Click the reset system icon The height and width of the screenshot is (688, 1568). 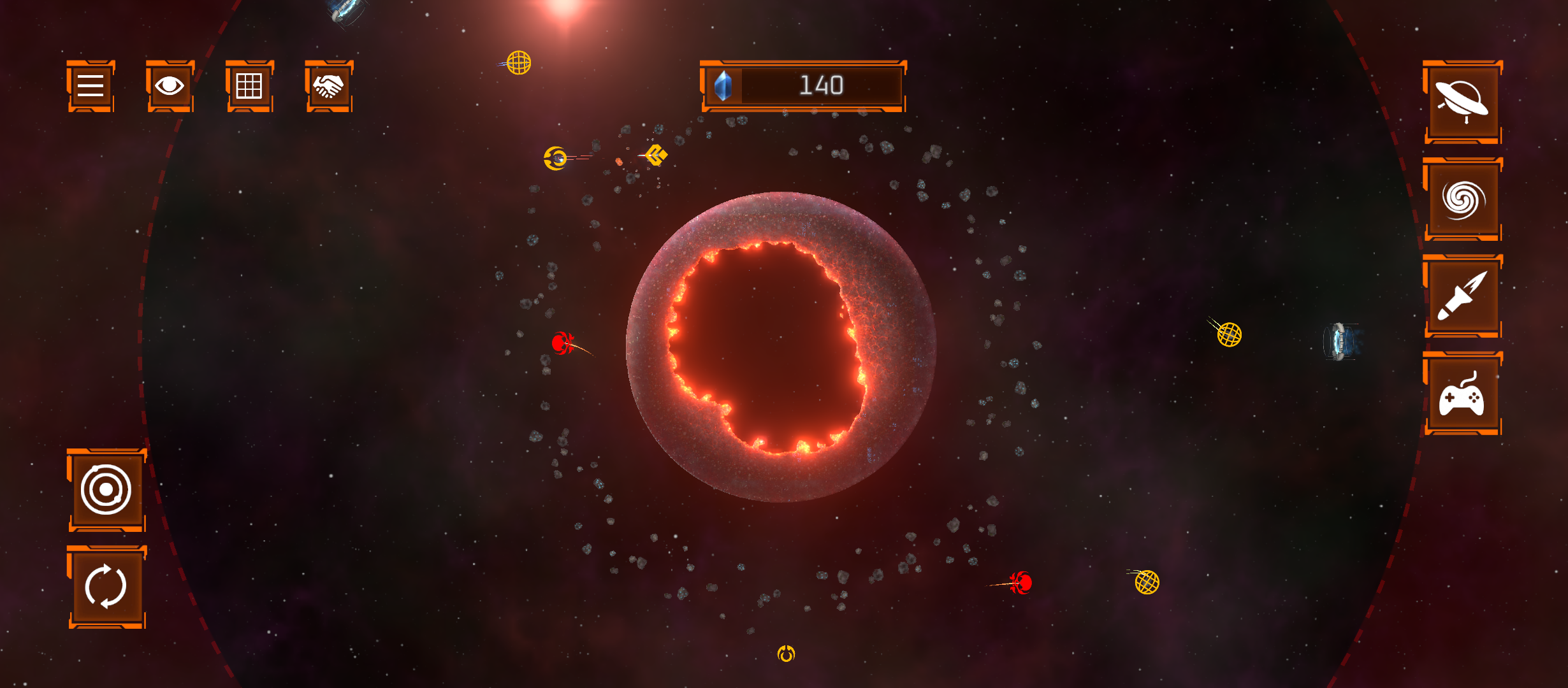point(106,584)
